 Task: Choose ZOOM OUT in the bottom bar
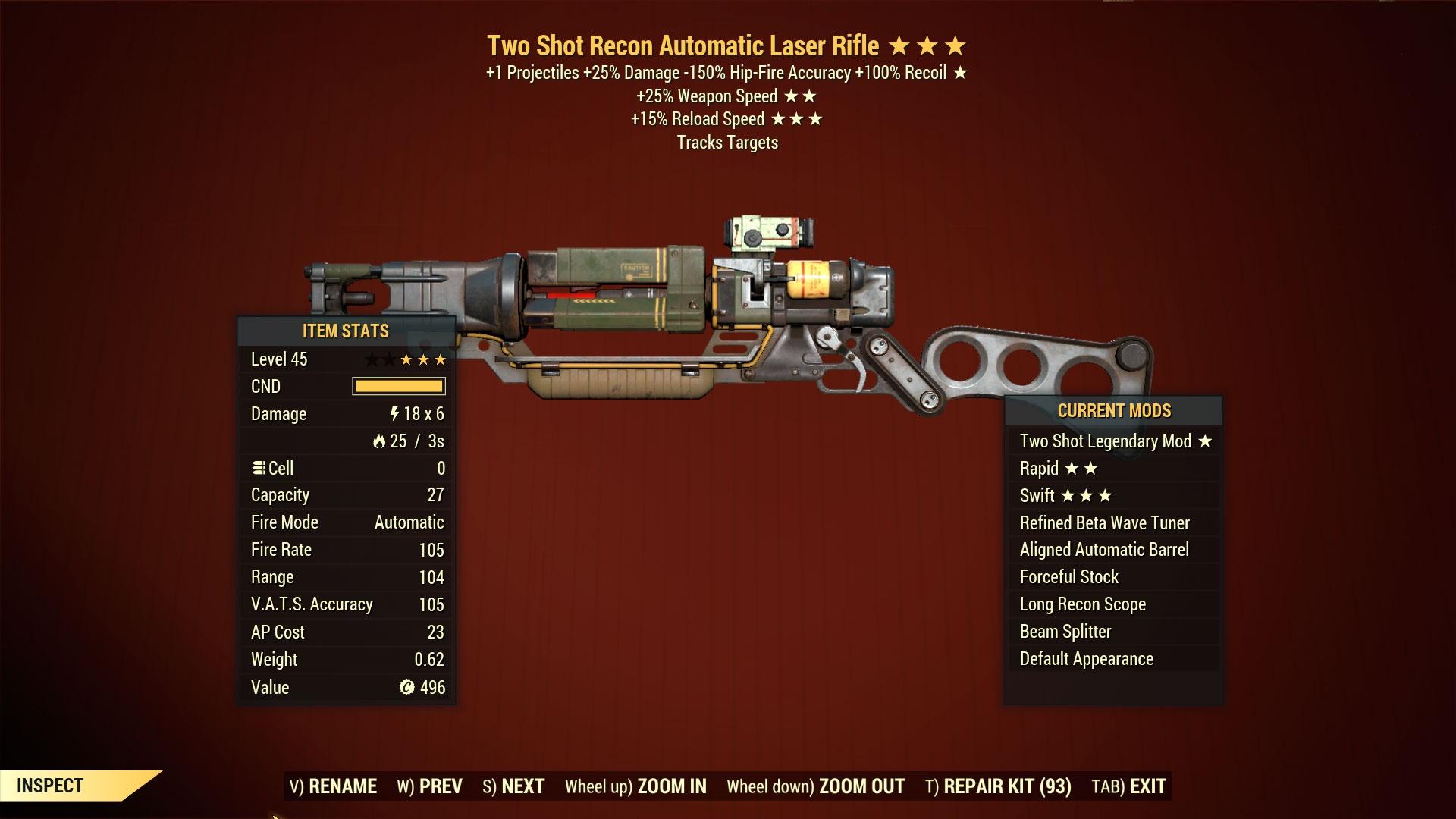click(x=815, y=786)
